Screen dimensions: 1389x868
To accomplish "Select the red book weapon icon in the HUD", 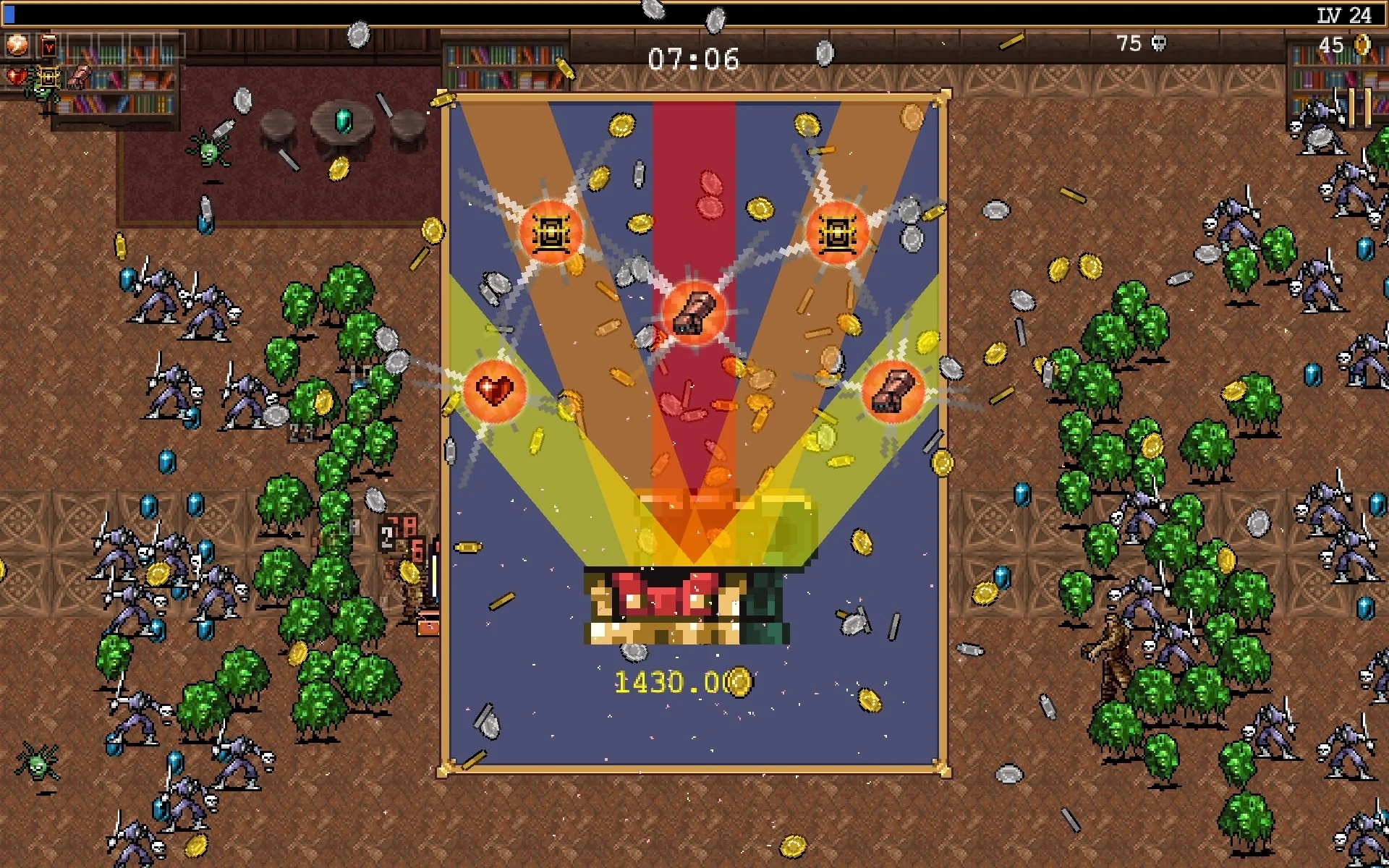I will [48, 46].
